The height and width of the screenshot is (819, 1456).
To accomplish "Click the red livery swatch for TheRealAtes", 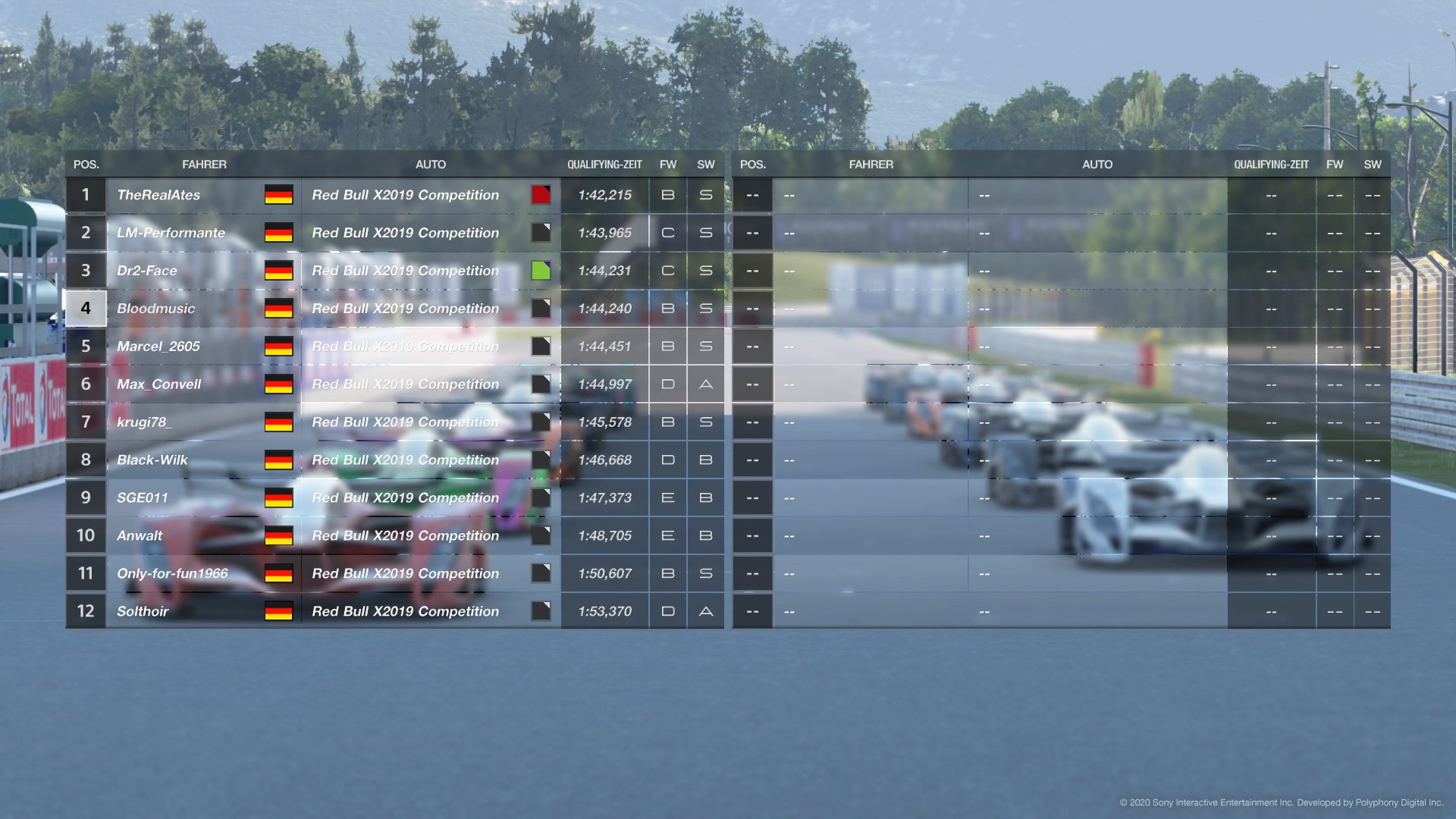I will click(541, 195).
